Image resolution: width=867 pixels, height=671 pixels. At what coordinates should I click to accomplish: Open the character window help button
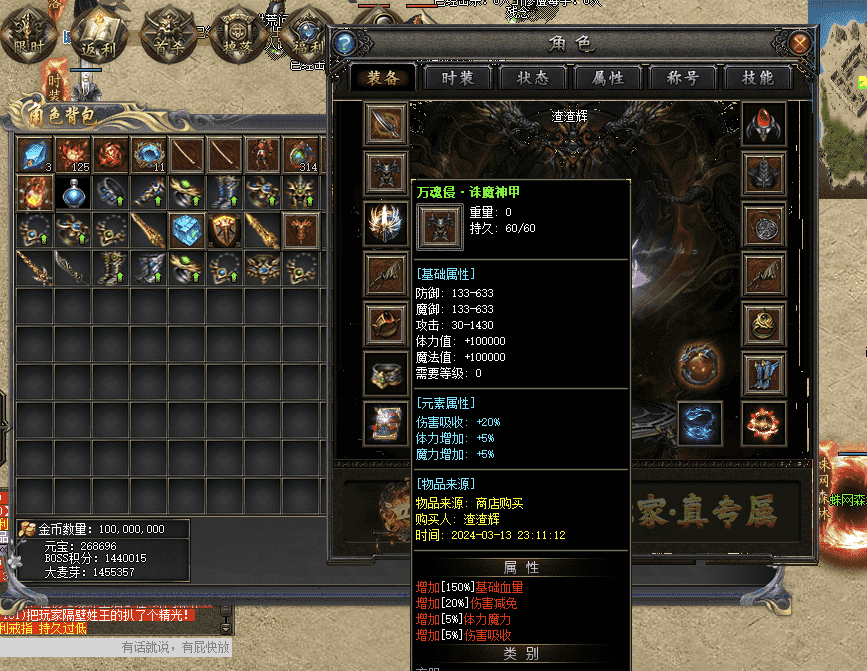(345, 44)
